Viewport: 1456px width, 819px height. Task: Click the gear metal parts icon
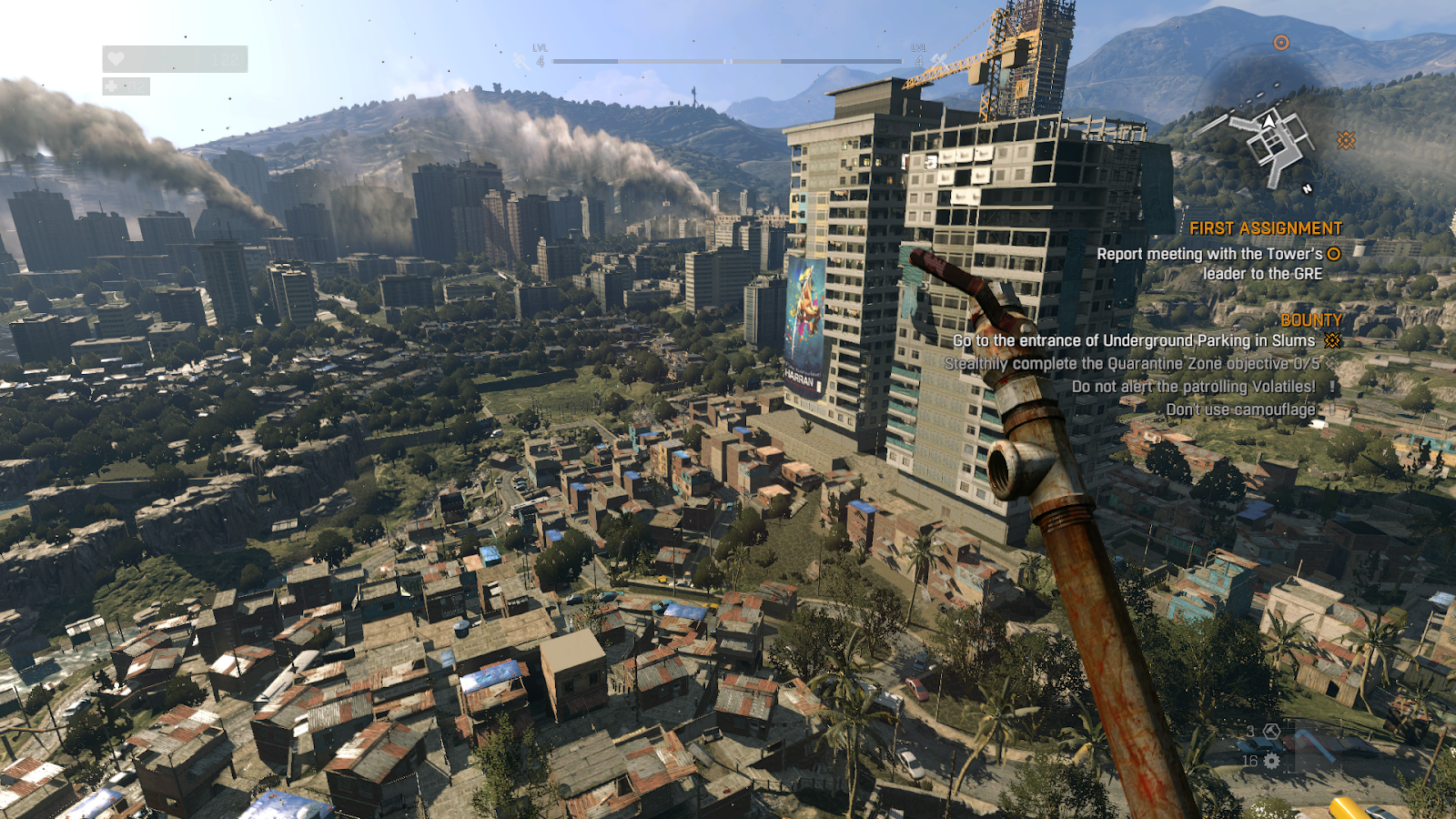click(1272, 761)
